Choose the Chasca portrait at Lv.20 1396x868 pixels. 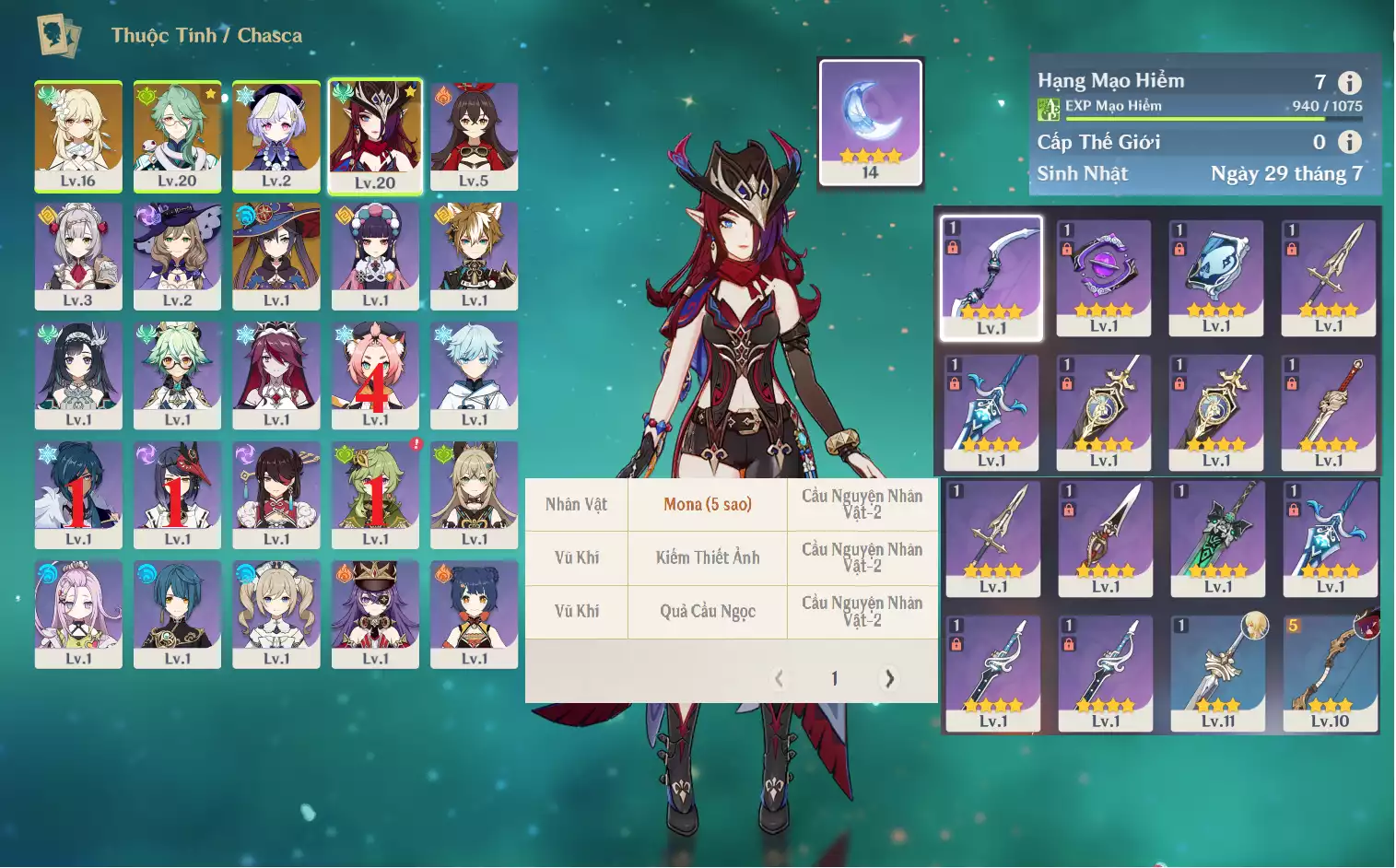(x=375, y=135)
